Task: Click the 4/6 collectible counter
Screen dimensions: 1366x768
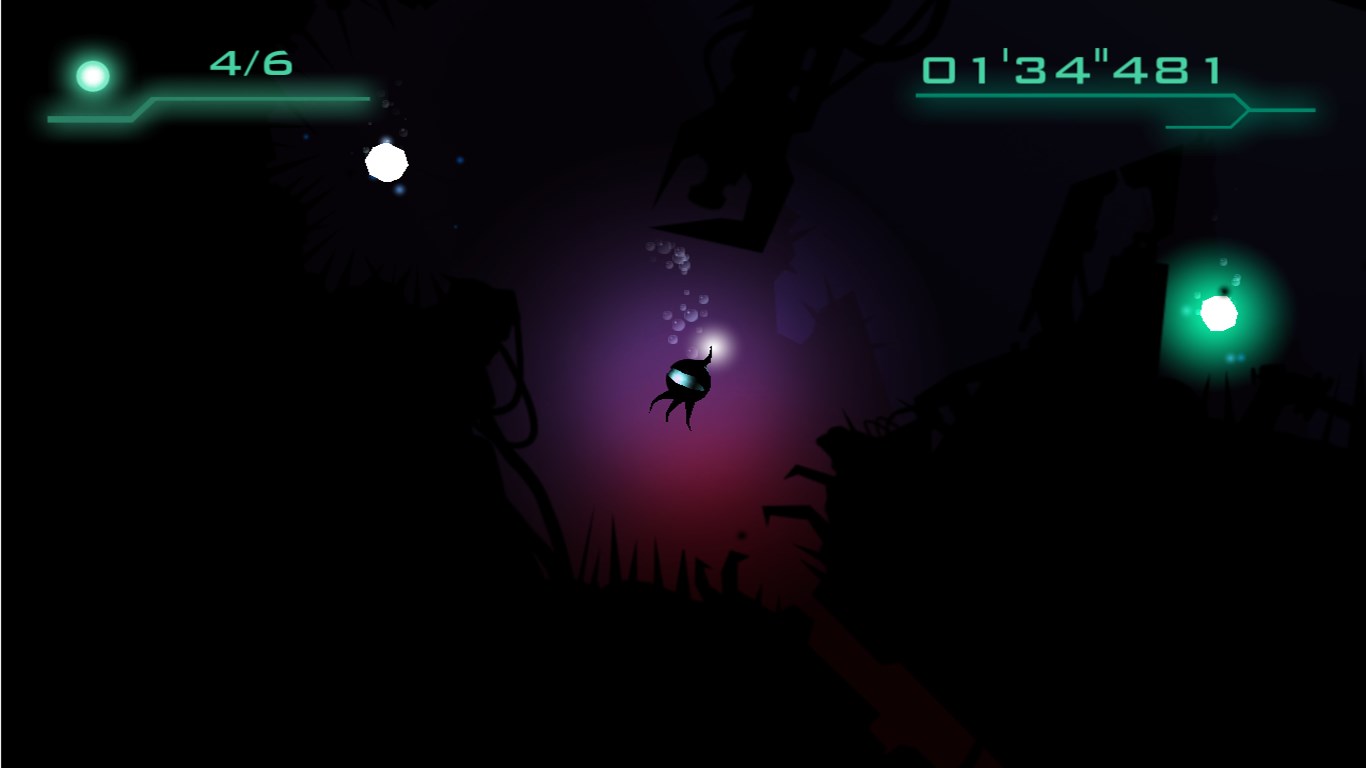Action: (x=248, y=65)
